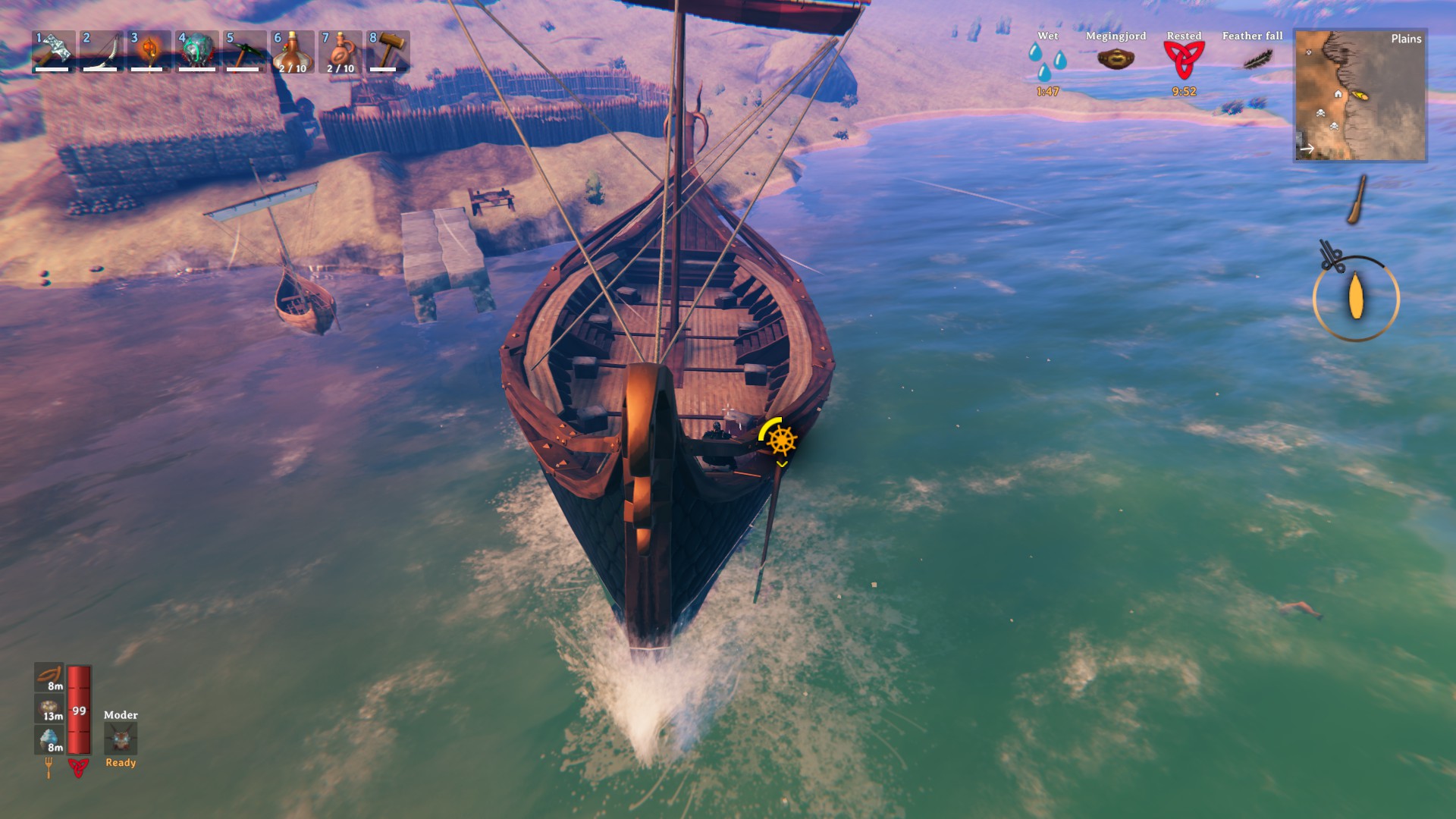Select the fiery staff in hotbar slot 3

pyautogui.click(x=149, y=51)
